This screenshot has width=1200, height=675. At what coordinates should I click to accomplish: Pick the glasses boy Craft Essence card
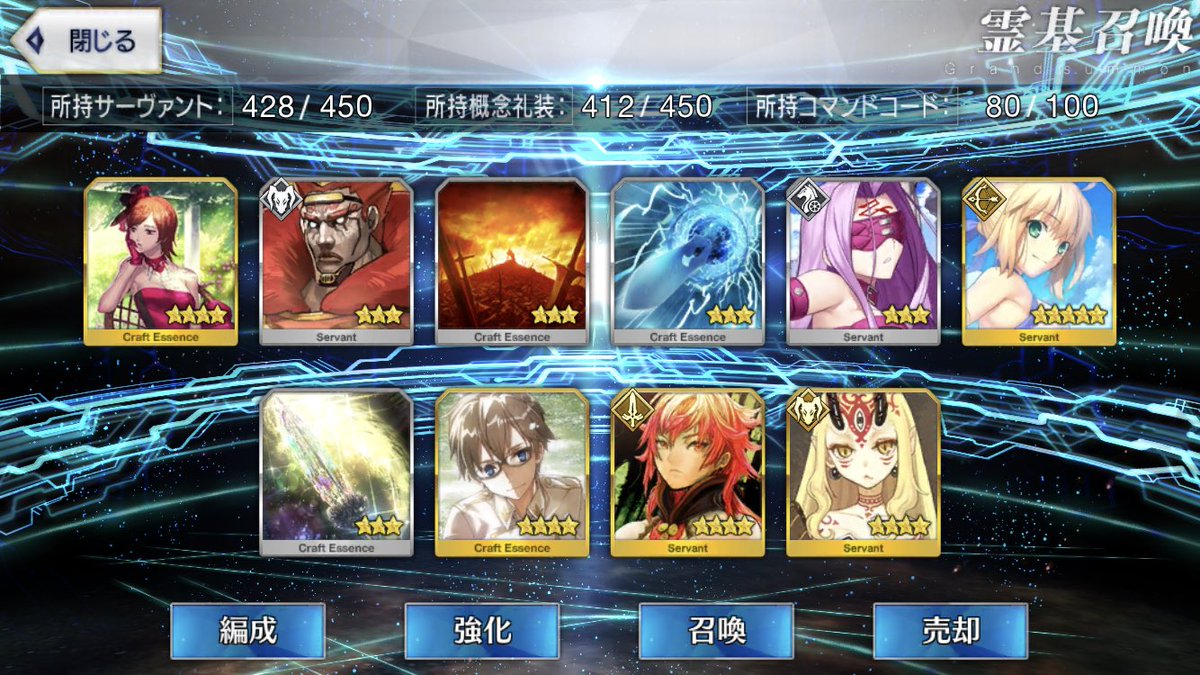512,473
